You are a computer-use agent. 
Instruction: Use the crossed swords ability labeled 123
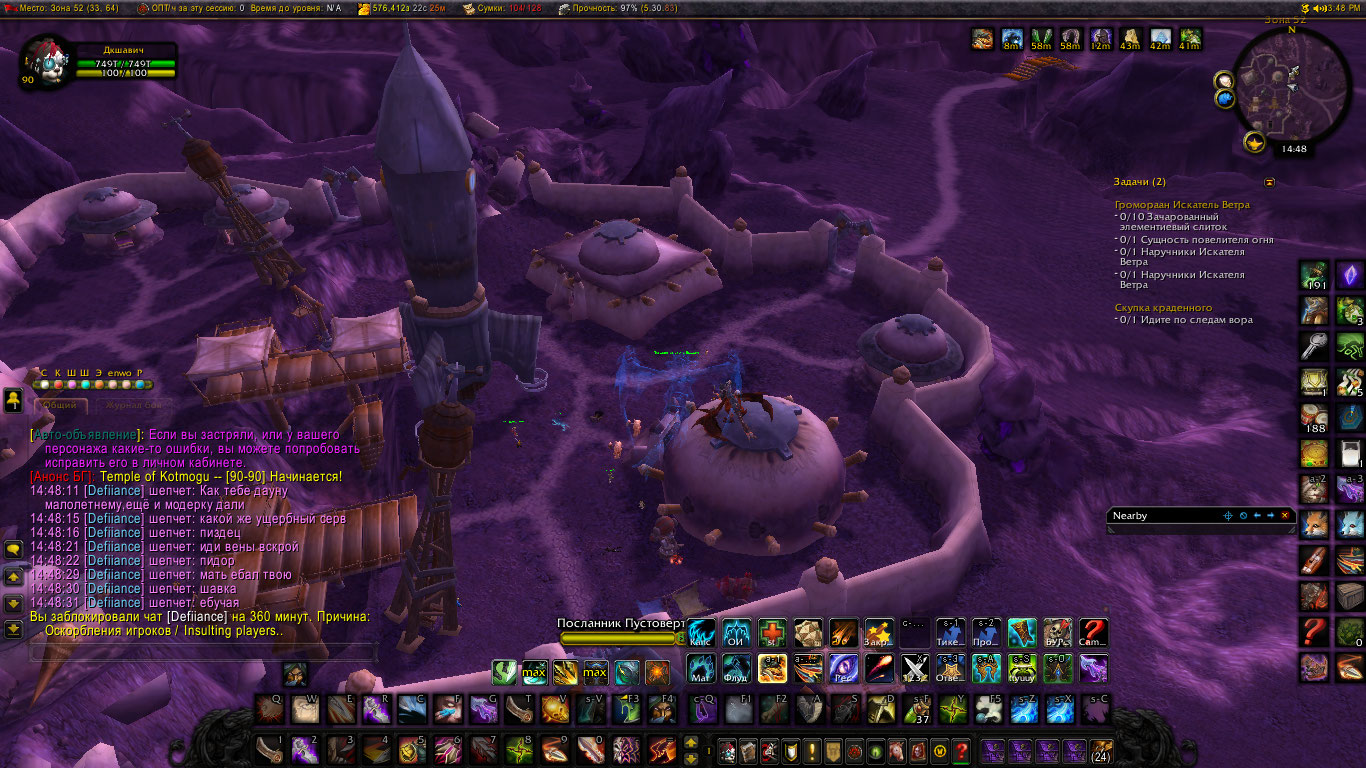916,667
